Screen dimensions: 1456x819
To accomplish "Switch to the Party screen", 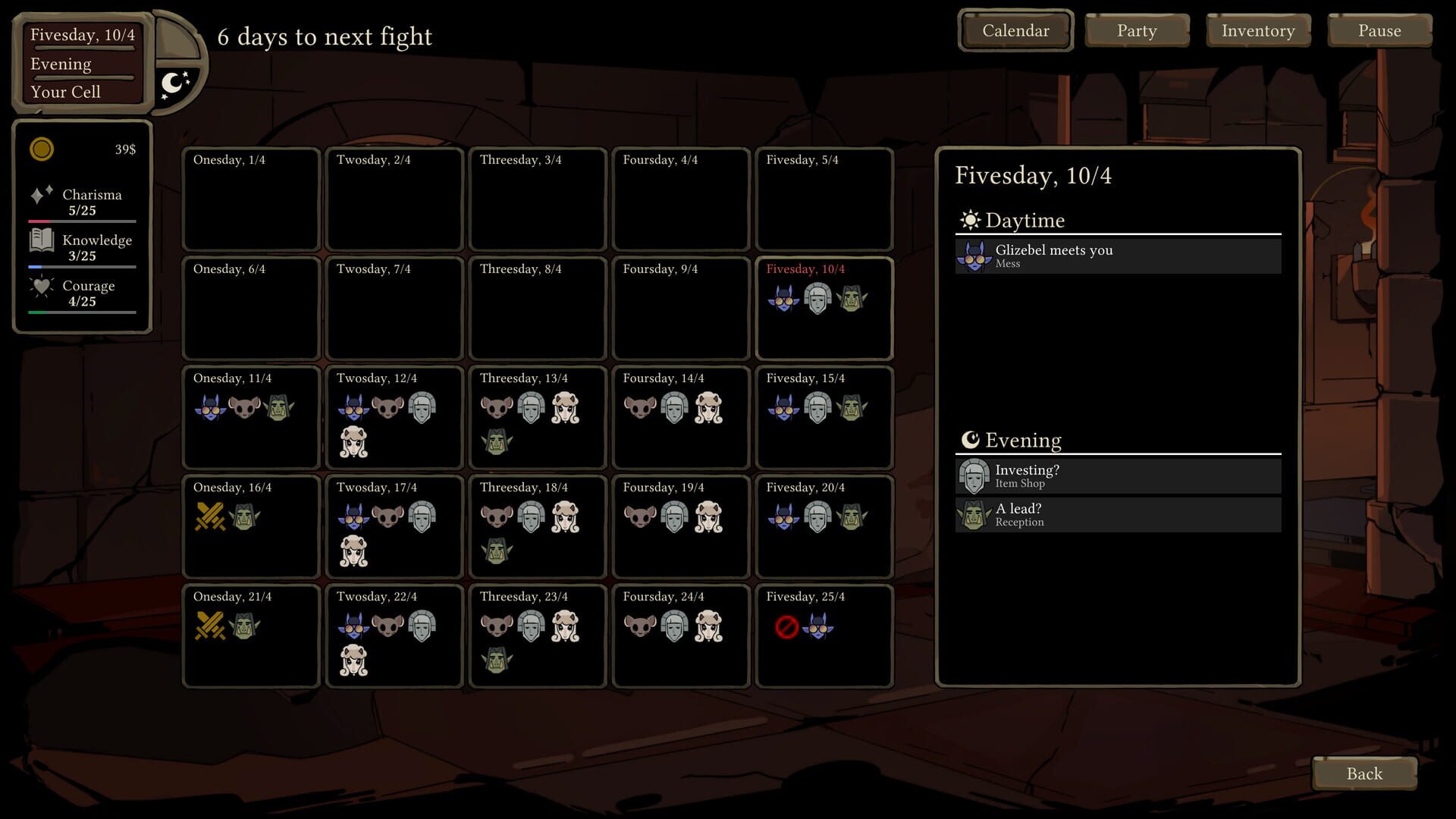I will pos(1136,30).
